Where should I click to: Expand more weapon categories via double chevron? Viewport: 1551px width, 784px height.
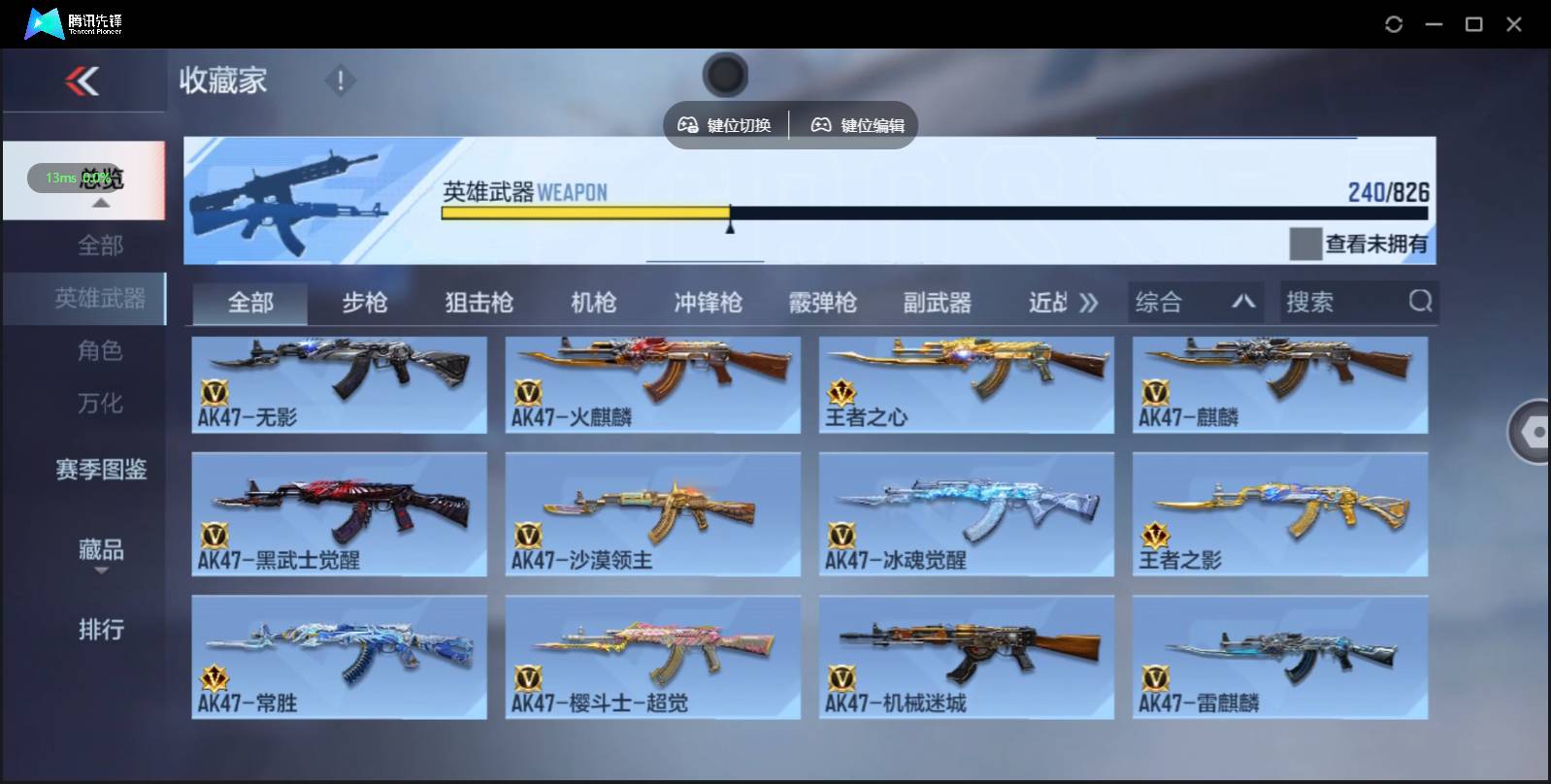click(1090, 302)
